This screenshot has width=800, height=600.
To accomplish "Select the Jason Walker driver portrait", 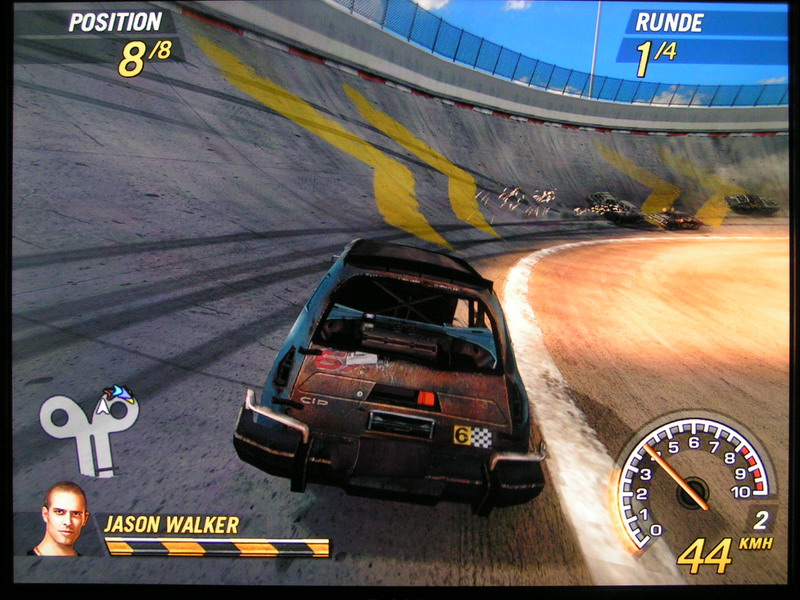I will pyautogui.click(x=64, y=520).
